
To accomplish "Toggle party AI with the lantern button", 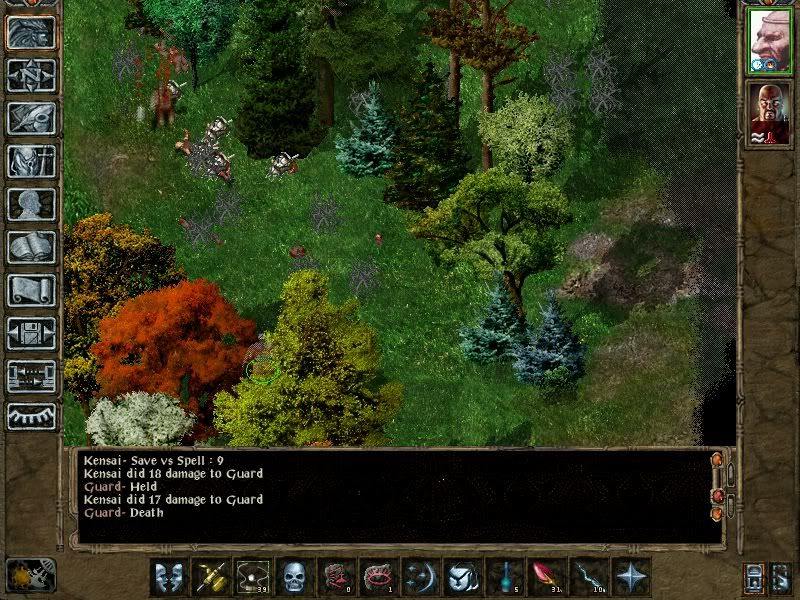I will [754, 577].
